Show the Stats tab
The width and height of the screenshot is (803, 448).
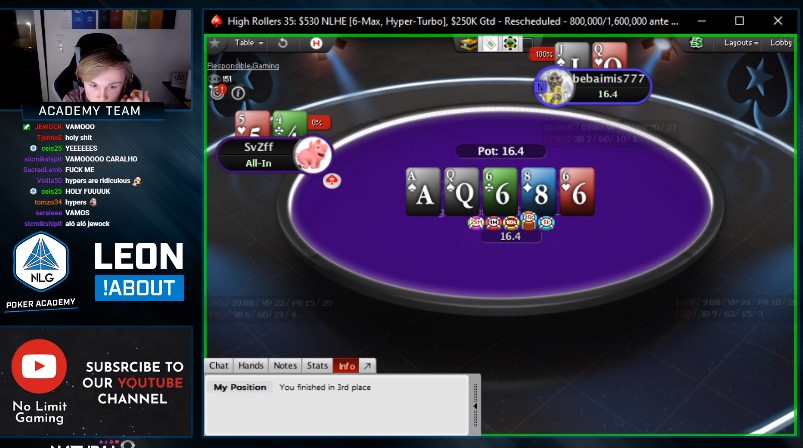tap(317, 366)
